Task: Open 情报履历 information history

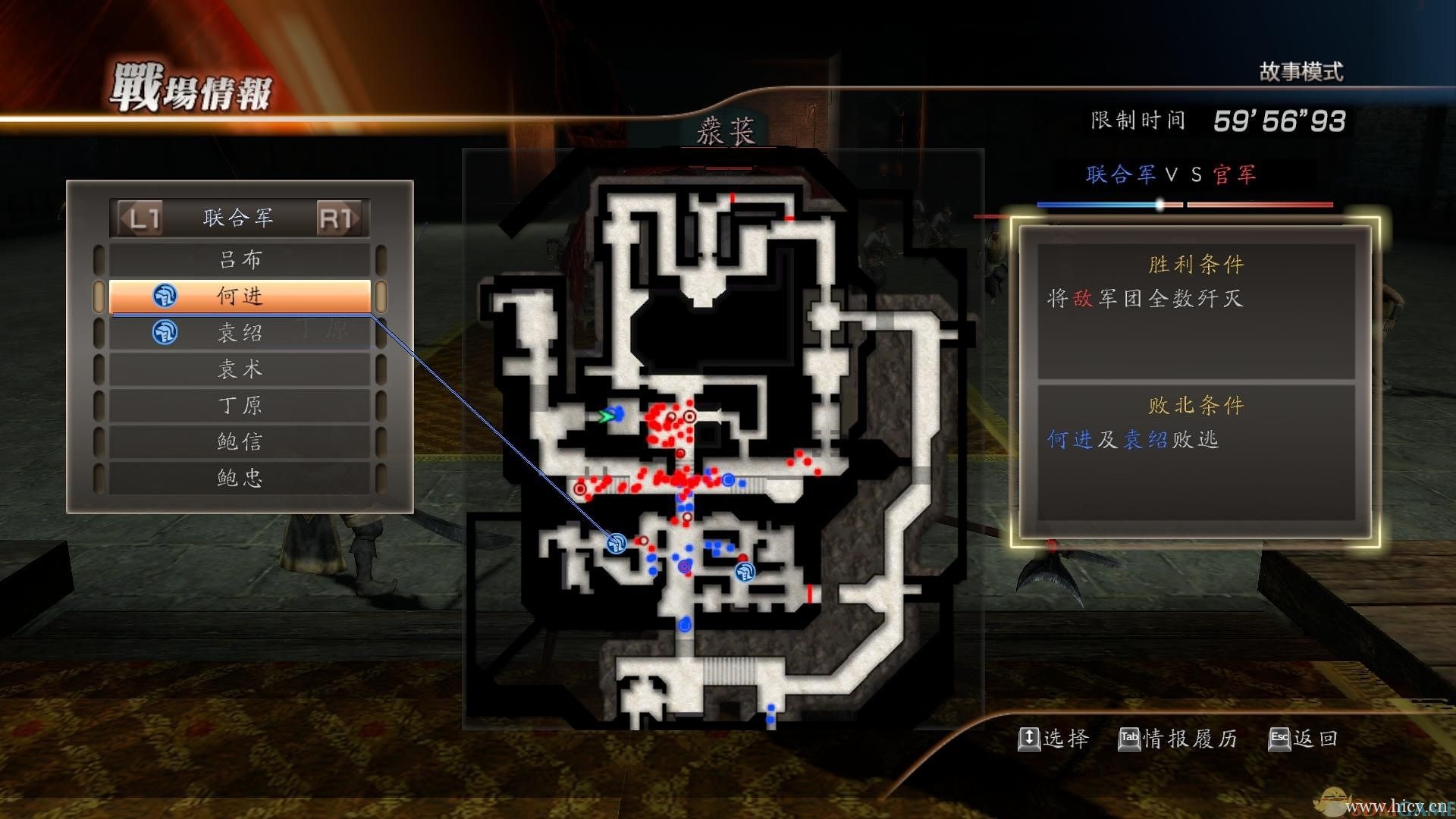Action: coord(1178,738)
